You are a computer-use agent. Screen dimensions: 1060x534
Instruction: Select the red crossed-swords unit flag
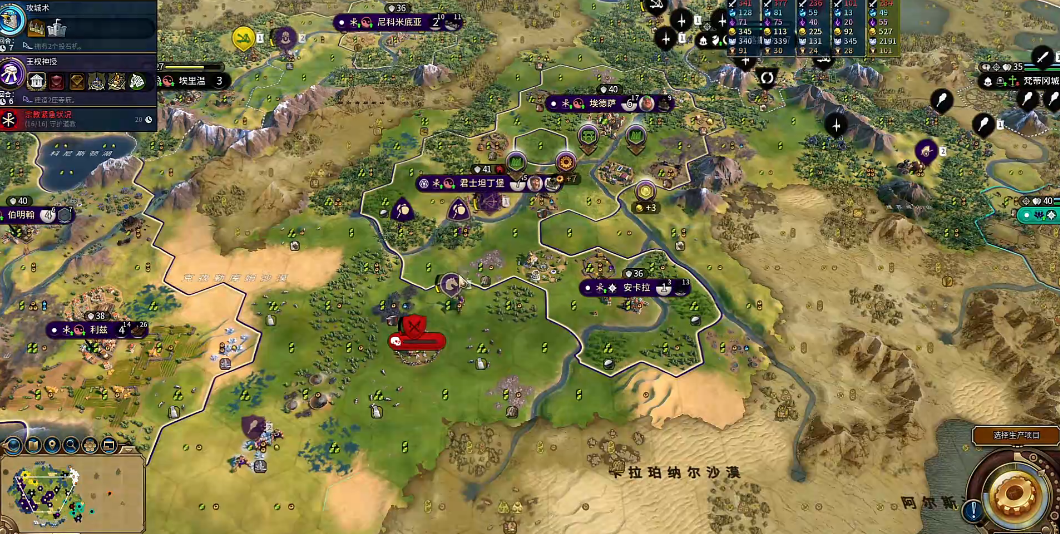(415, 324)
